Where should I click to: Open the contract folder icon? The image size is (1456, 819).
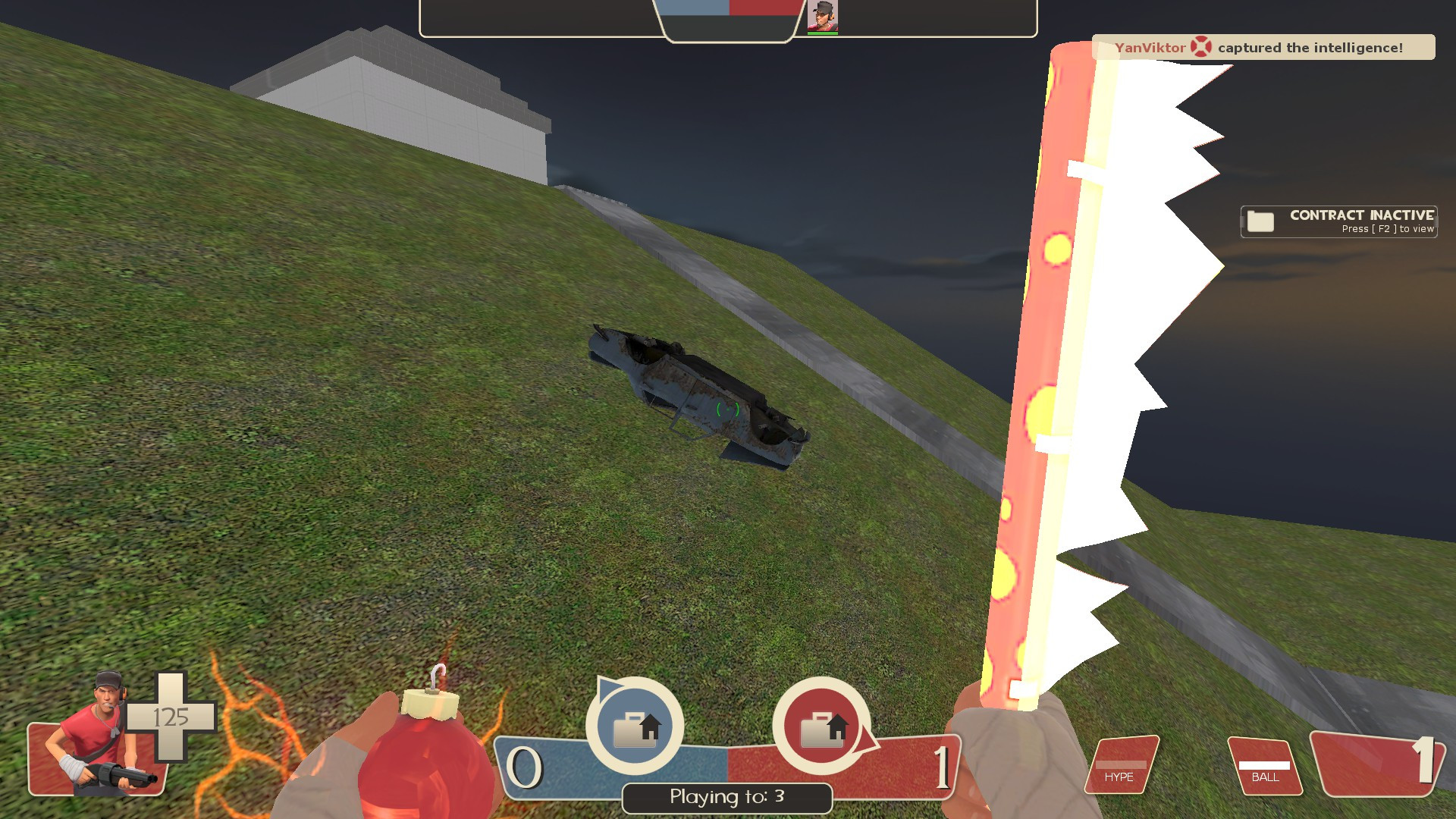pos(1259,221)
